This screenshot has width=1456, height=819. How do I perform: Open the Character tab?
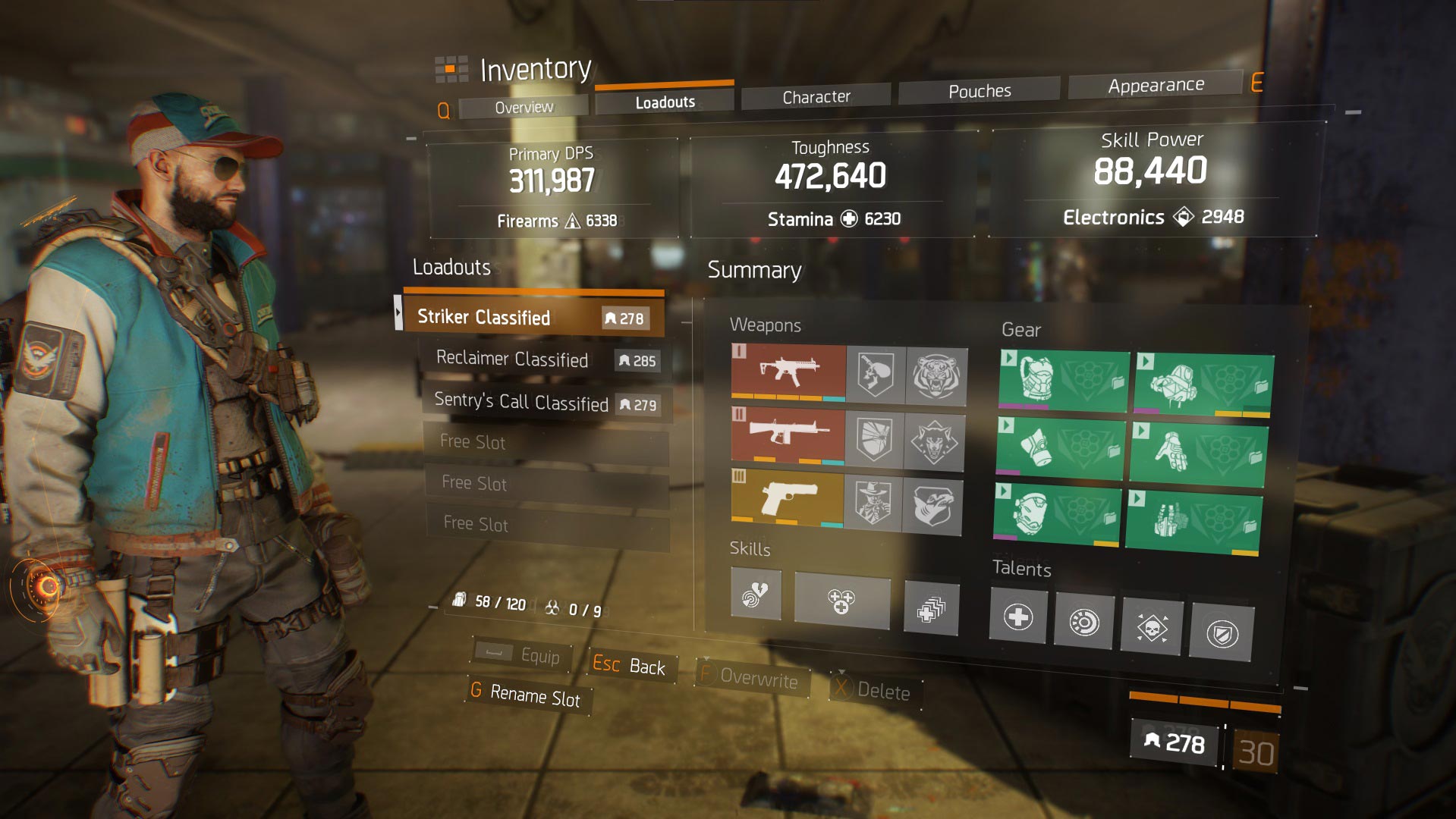pyautogui.click(x=816, y=97)
